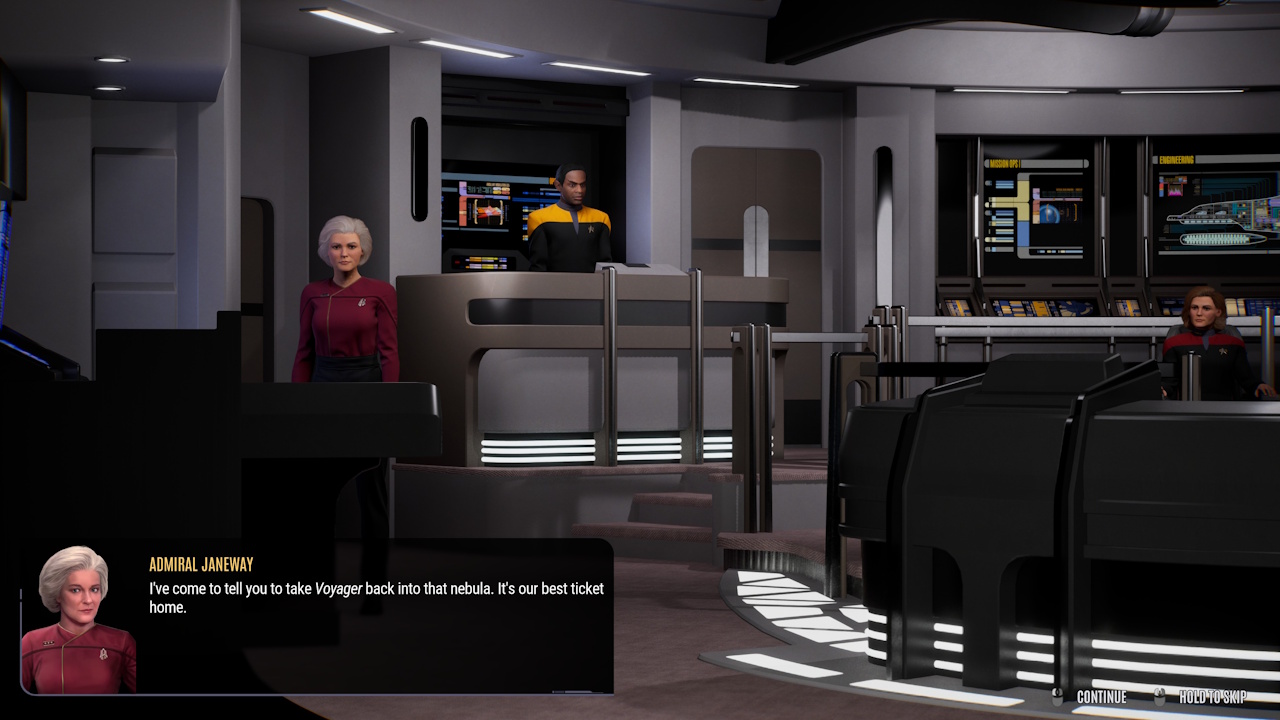The image size is (1280, 720).
Task: Select the MISSION OPS I panel header
Action: coord(1005,162)
